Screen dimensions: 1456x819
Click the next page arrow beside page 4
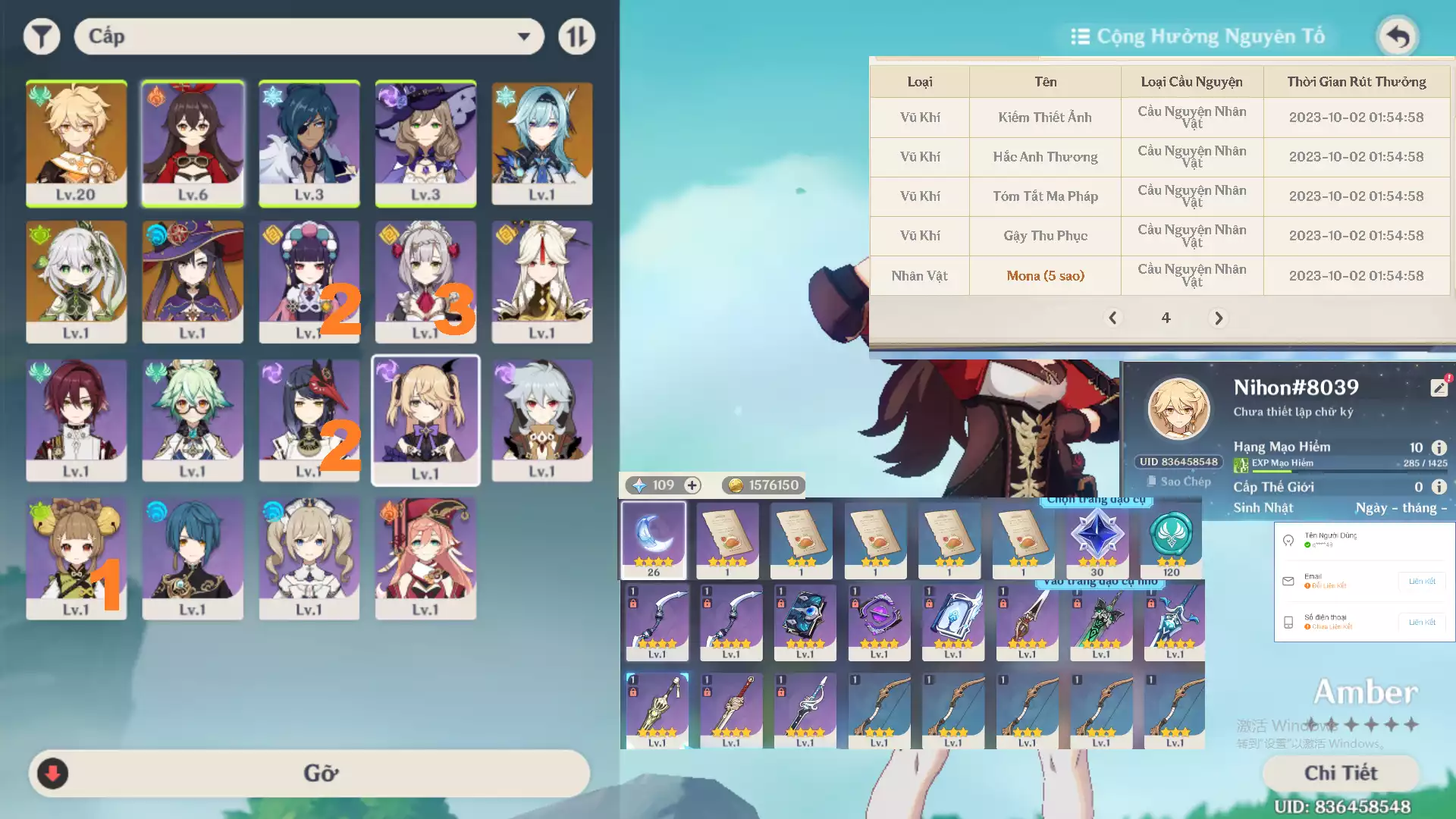click(x=1219, y=318)
